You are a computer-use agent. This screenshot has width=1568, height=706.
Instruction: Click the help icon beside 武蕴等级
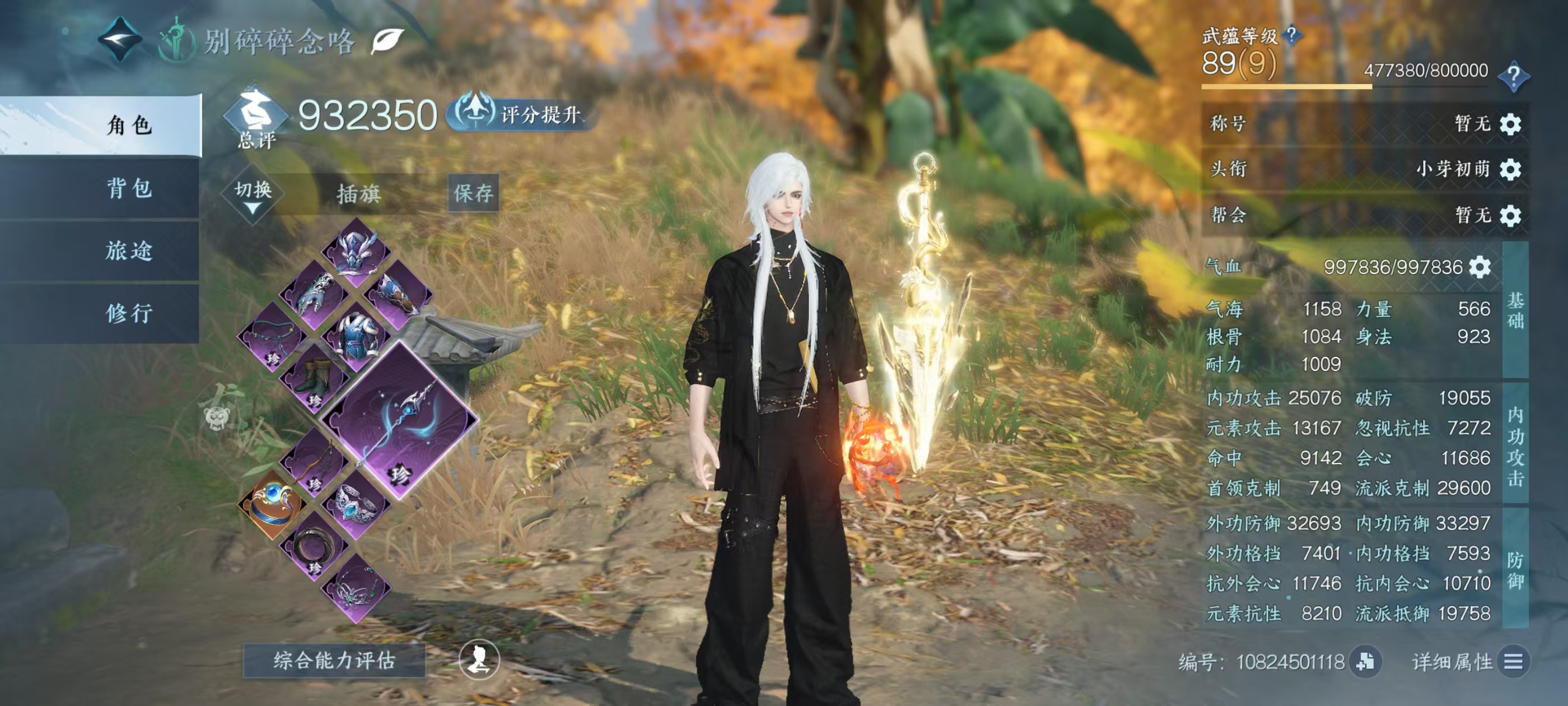[x=1291, y=35]
